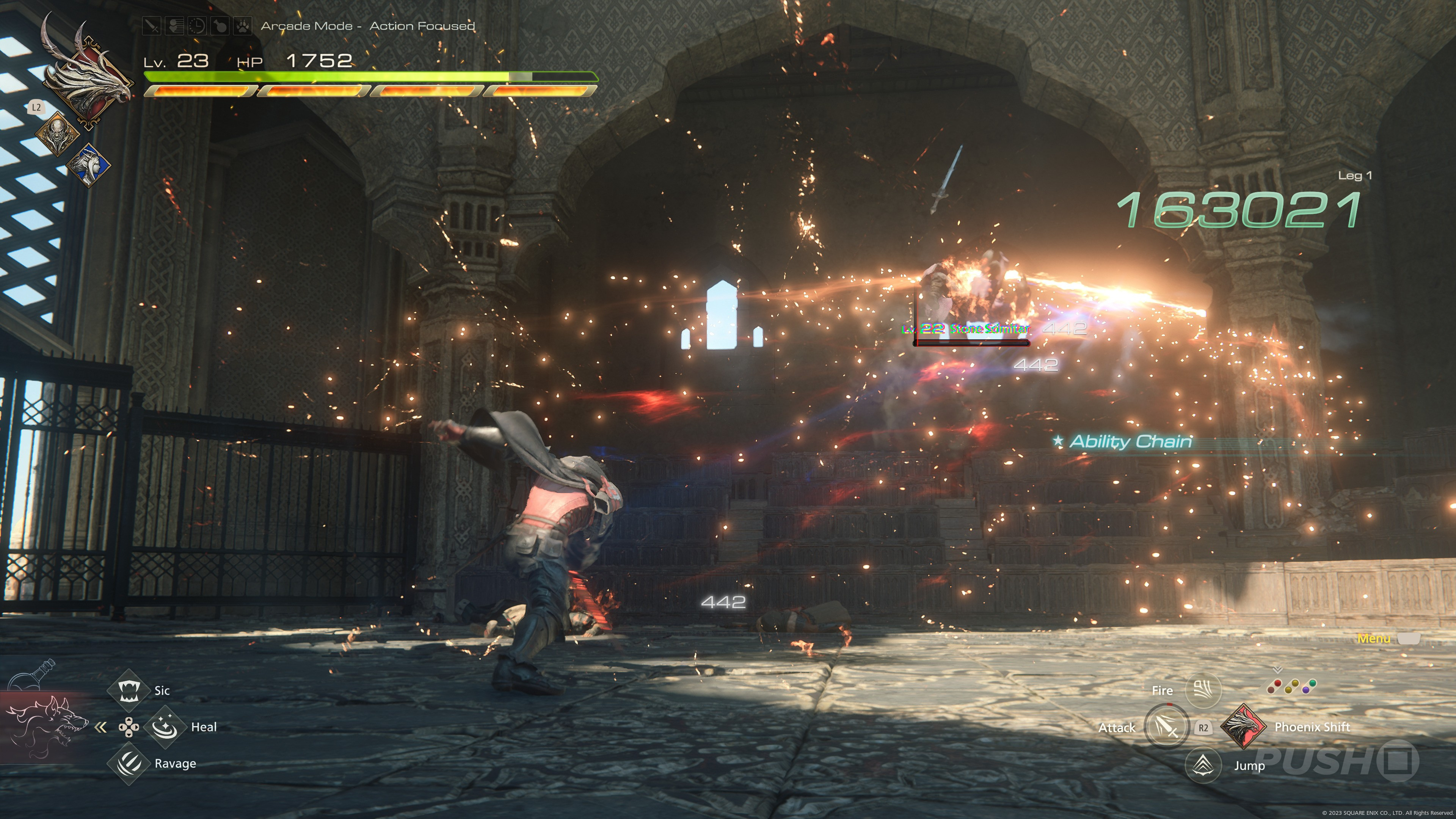This screenshot has height=819, width=1456.
Task: Activate the Phoenix Shift ability
Action: 1244,727
